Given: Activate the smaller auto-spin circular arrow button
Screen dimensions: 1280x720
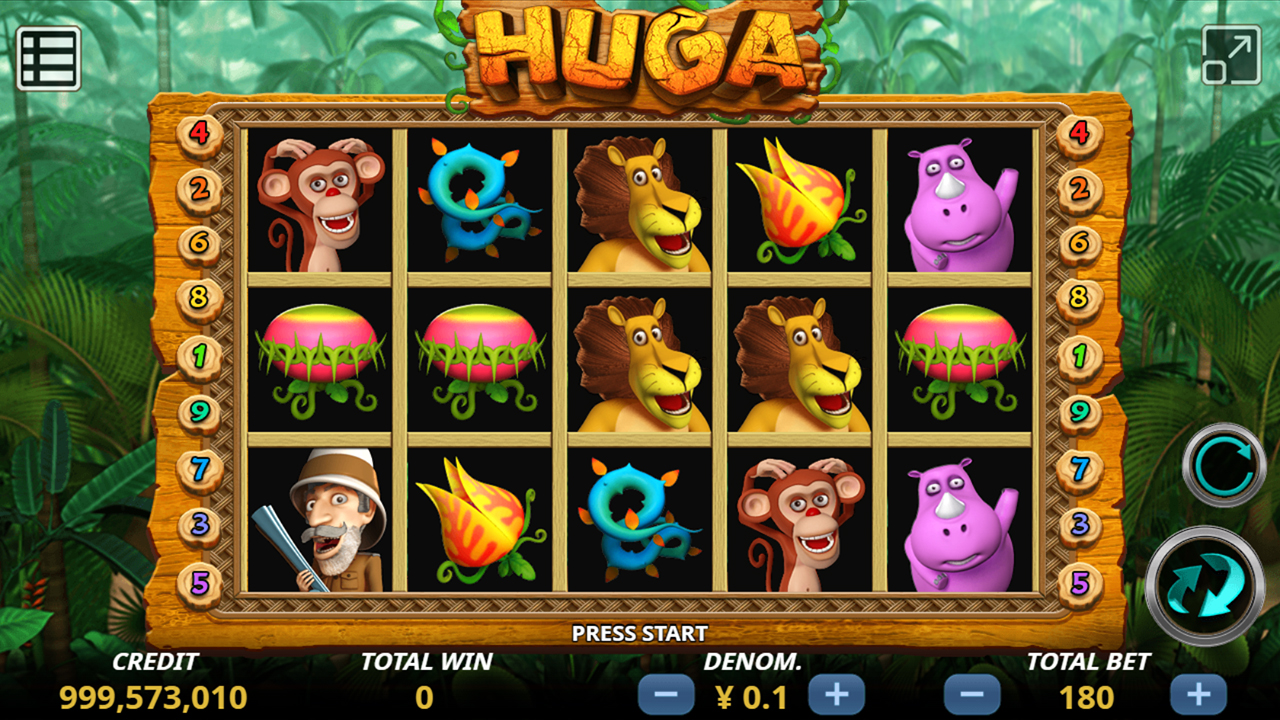Looking at the screenshot, I should pyautogui.click(x=1224, y=464).
